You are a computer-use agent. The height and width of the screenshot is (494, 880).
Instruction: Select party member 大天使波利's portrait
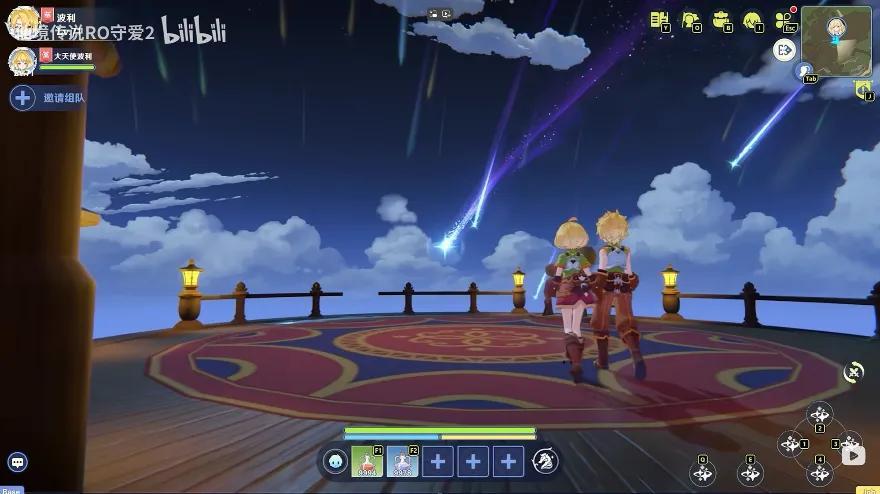click(22, 60)
